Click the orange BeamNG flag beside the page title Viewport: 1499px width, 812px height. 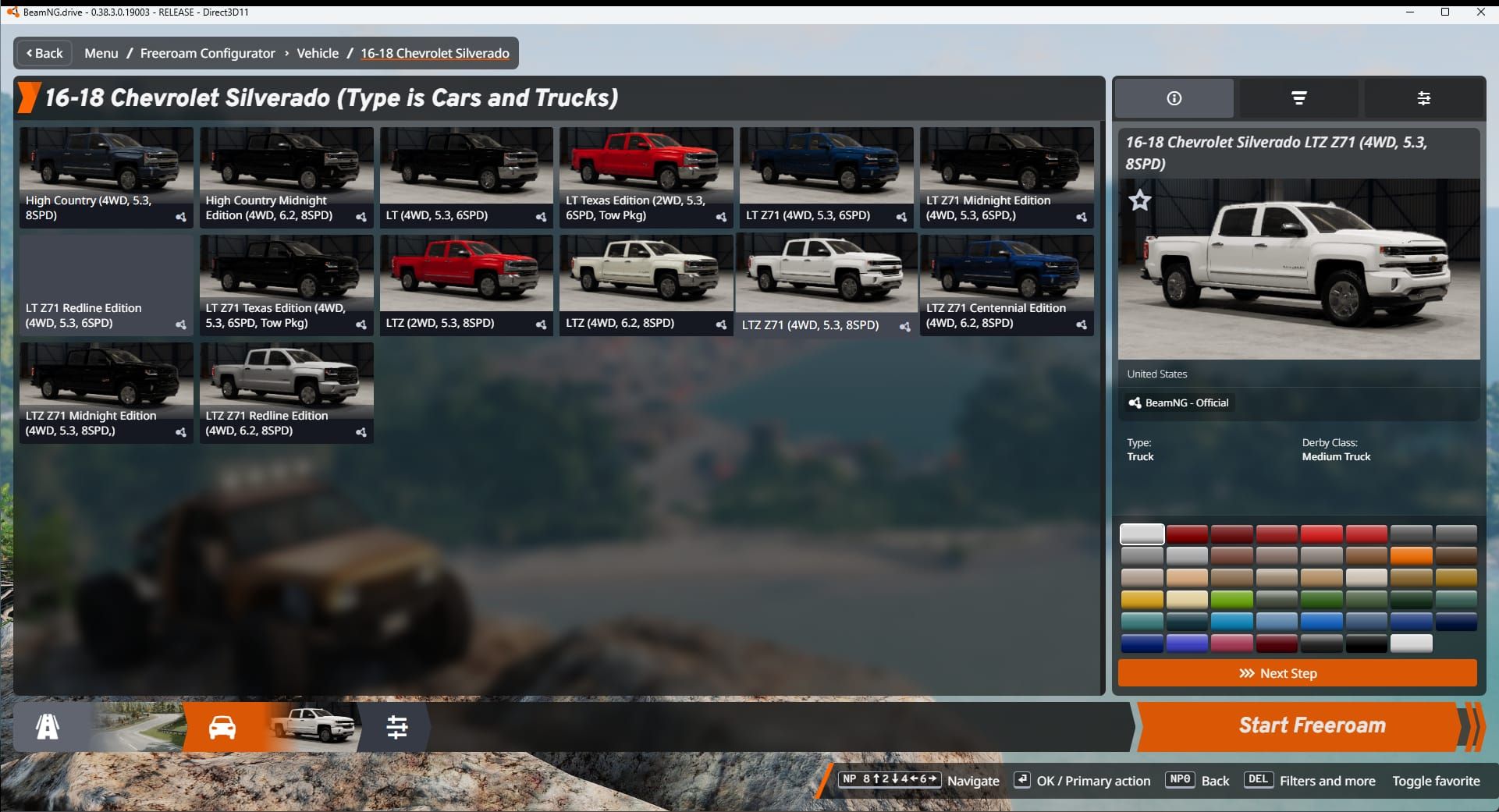pos(28,98)
